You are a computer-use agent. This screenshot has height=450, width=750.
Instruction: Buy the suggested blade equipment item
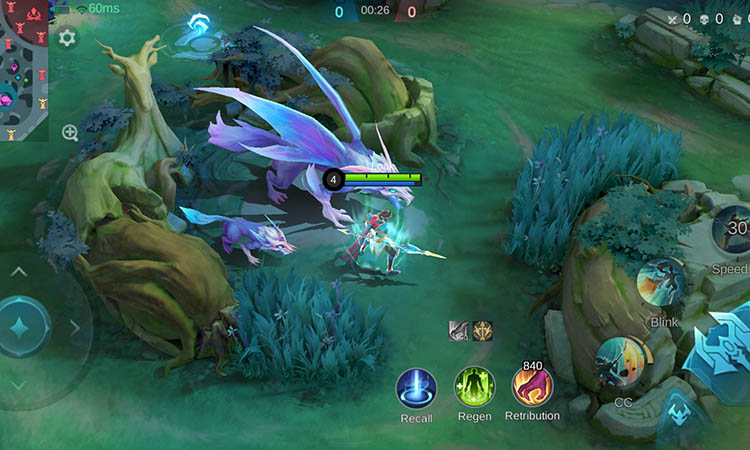459,330
